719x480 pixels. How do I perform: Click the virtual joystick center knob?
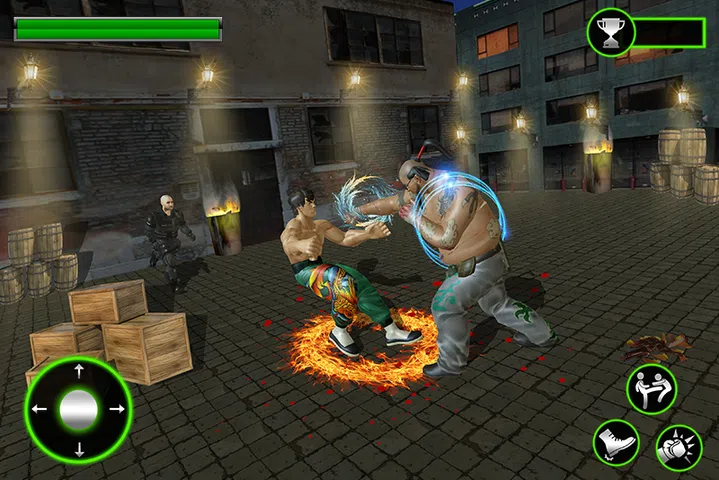[x=78, y=409]
